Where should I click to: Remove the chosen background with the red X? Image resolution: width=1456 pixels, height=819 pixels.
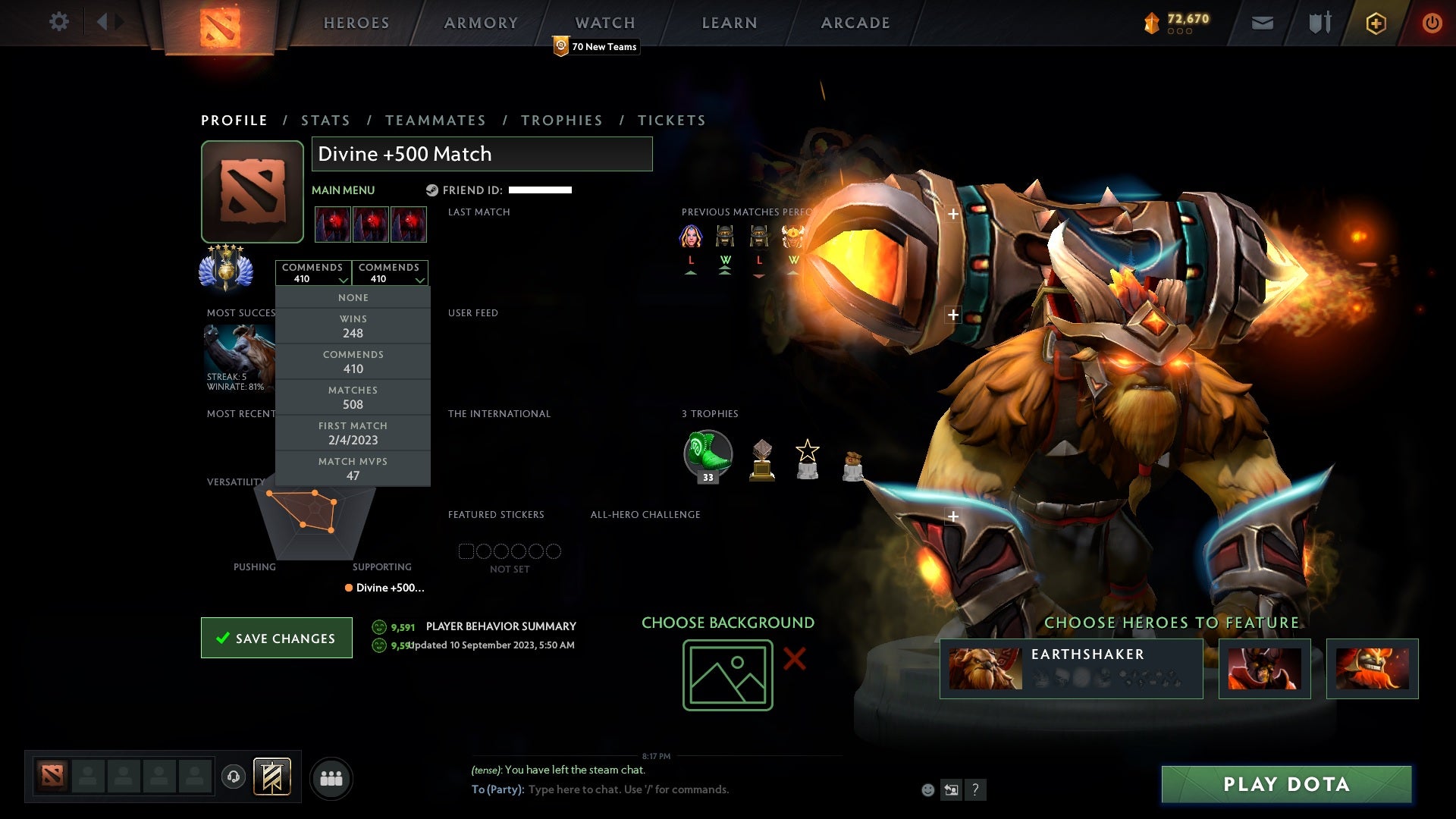(793, 660)
